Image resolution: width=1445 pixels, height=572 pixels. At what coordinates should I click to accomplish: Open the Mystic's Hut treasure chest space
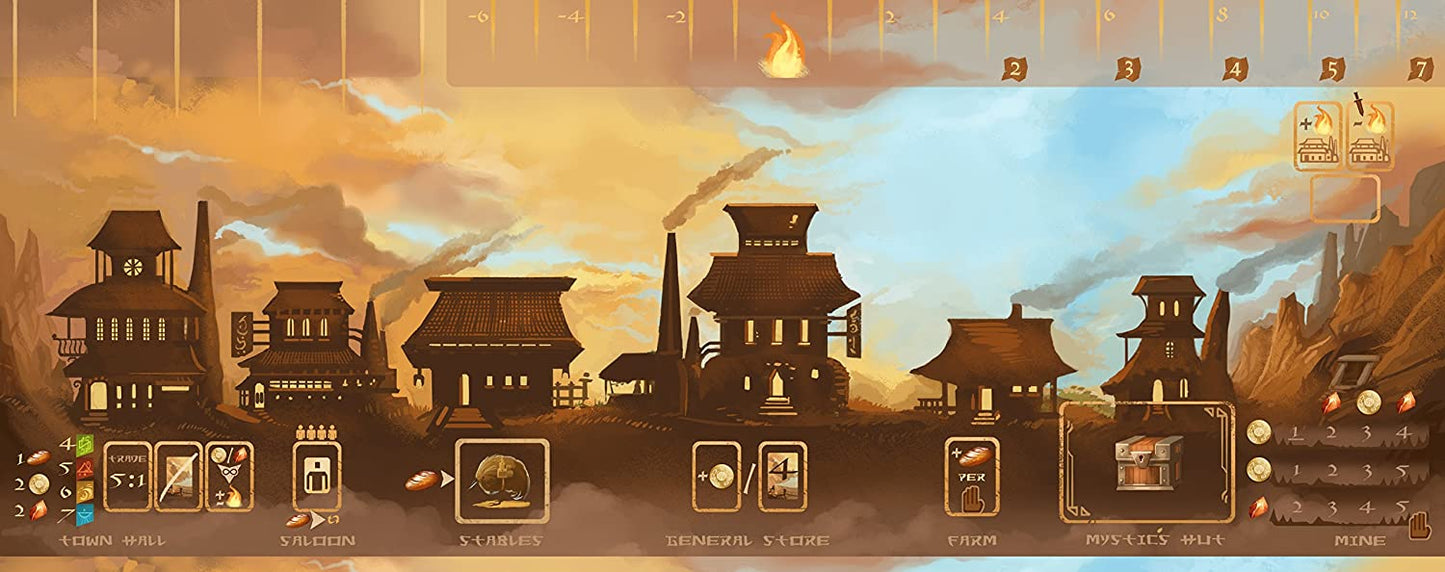pyautogui.click(x=1147, y=463)
